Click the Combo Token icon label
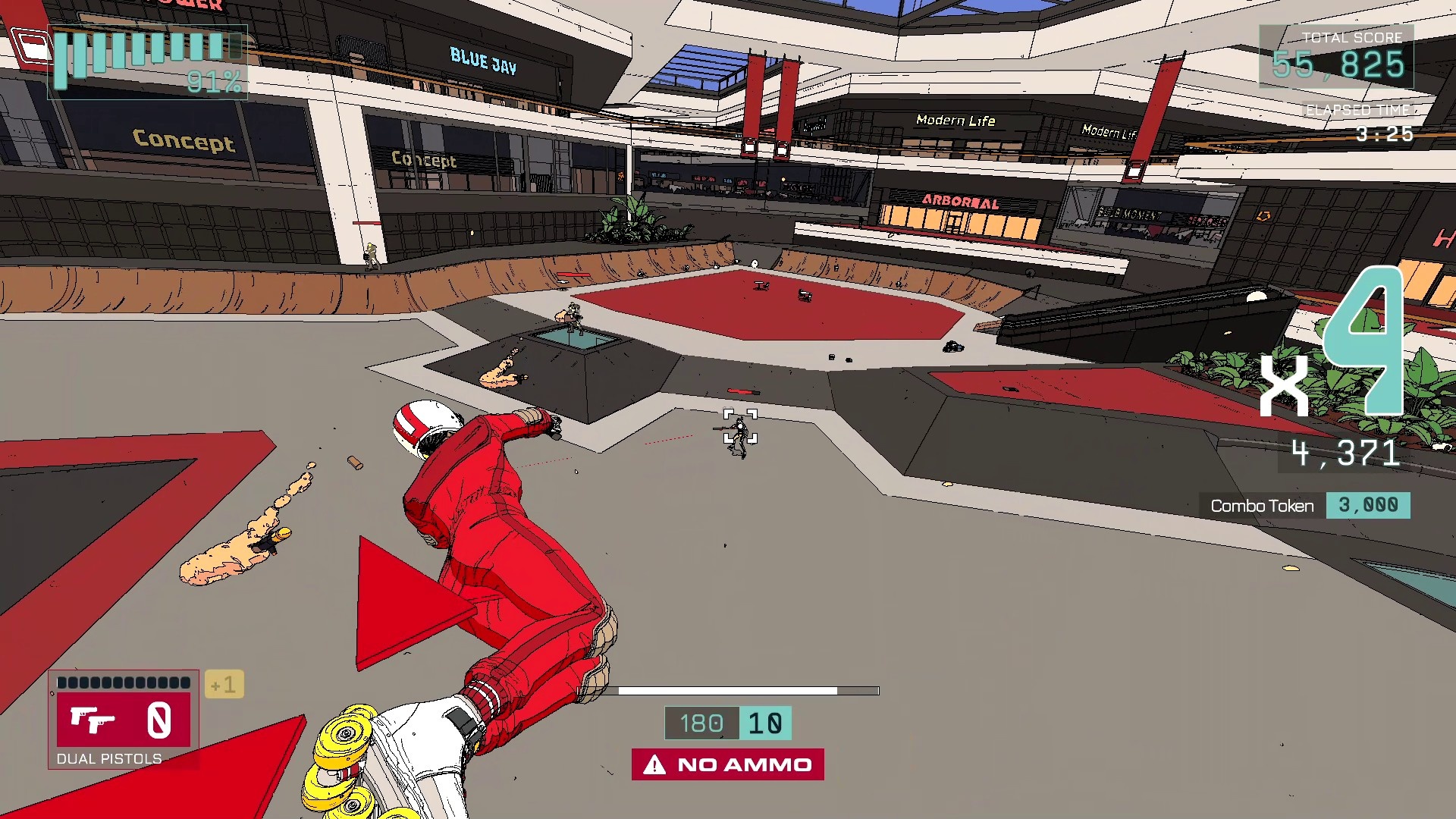1456x819 pixels. [x=1263, y=505]
